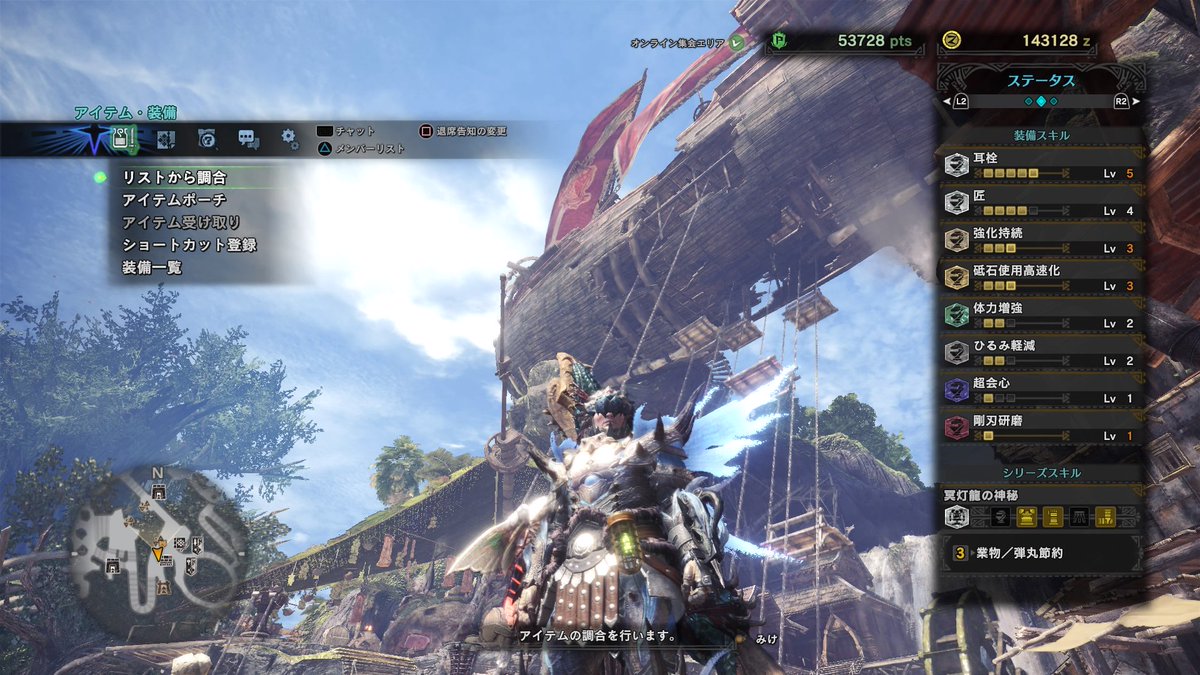Select the 剛刃研磨 skill row

[x=1041, y=428]
